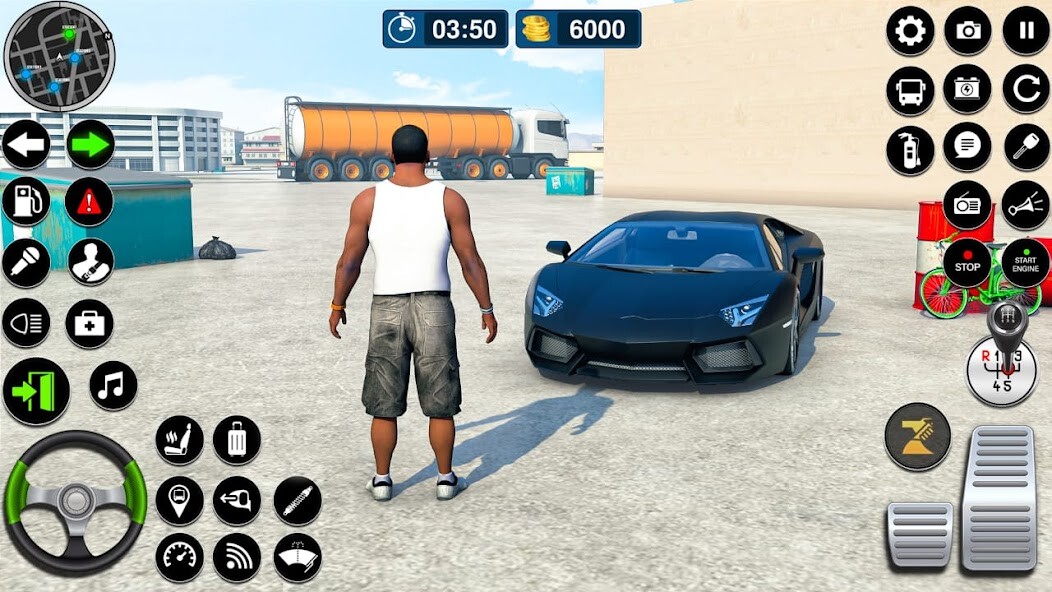Screen dimensions: 1052x592
Task: Activate the green right turn indicator
Action: click(x=90, y=145)
